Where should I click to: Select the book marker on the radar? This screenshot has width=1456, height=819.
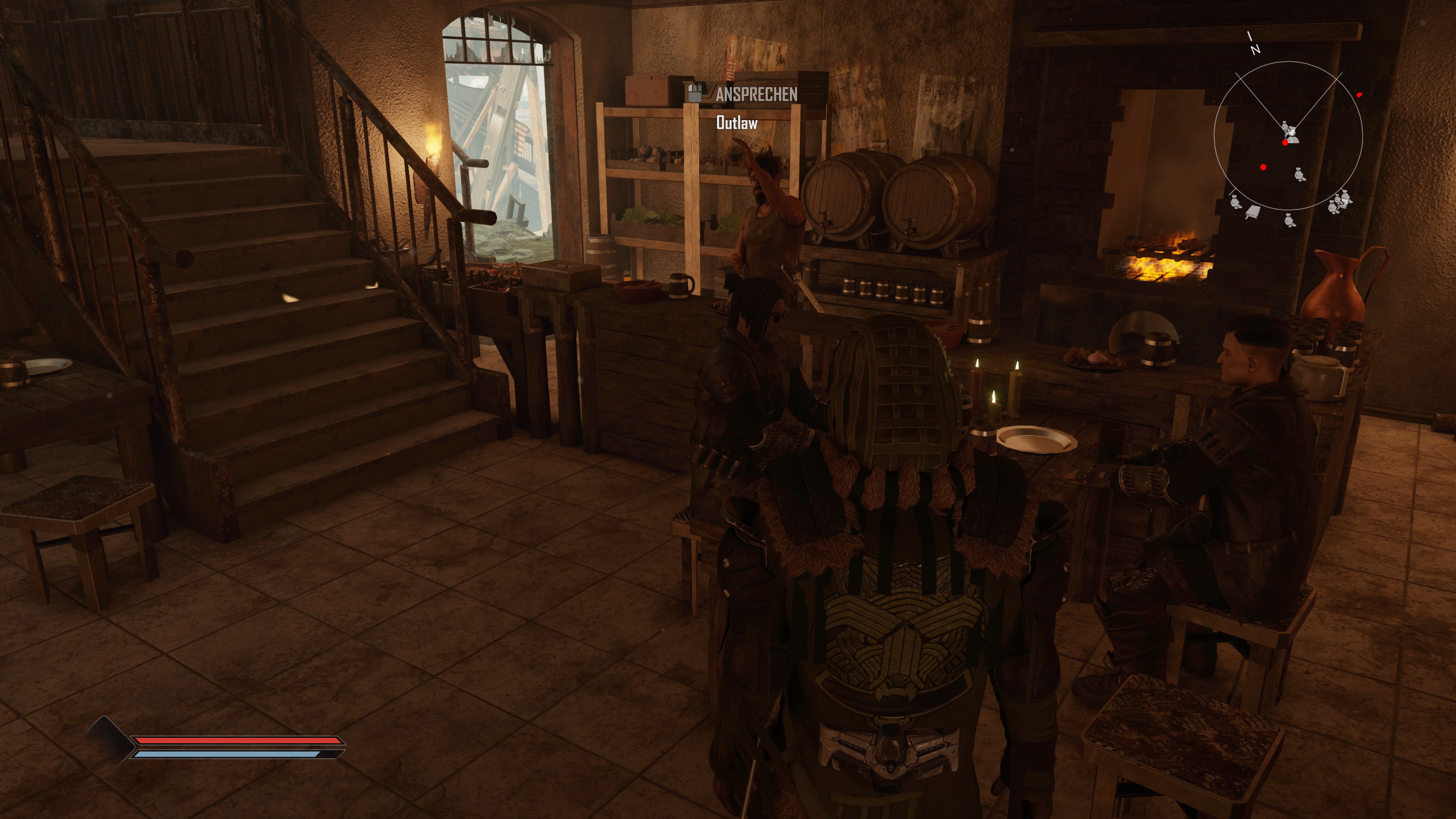pyautogui.click(x=1252, y=212)
